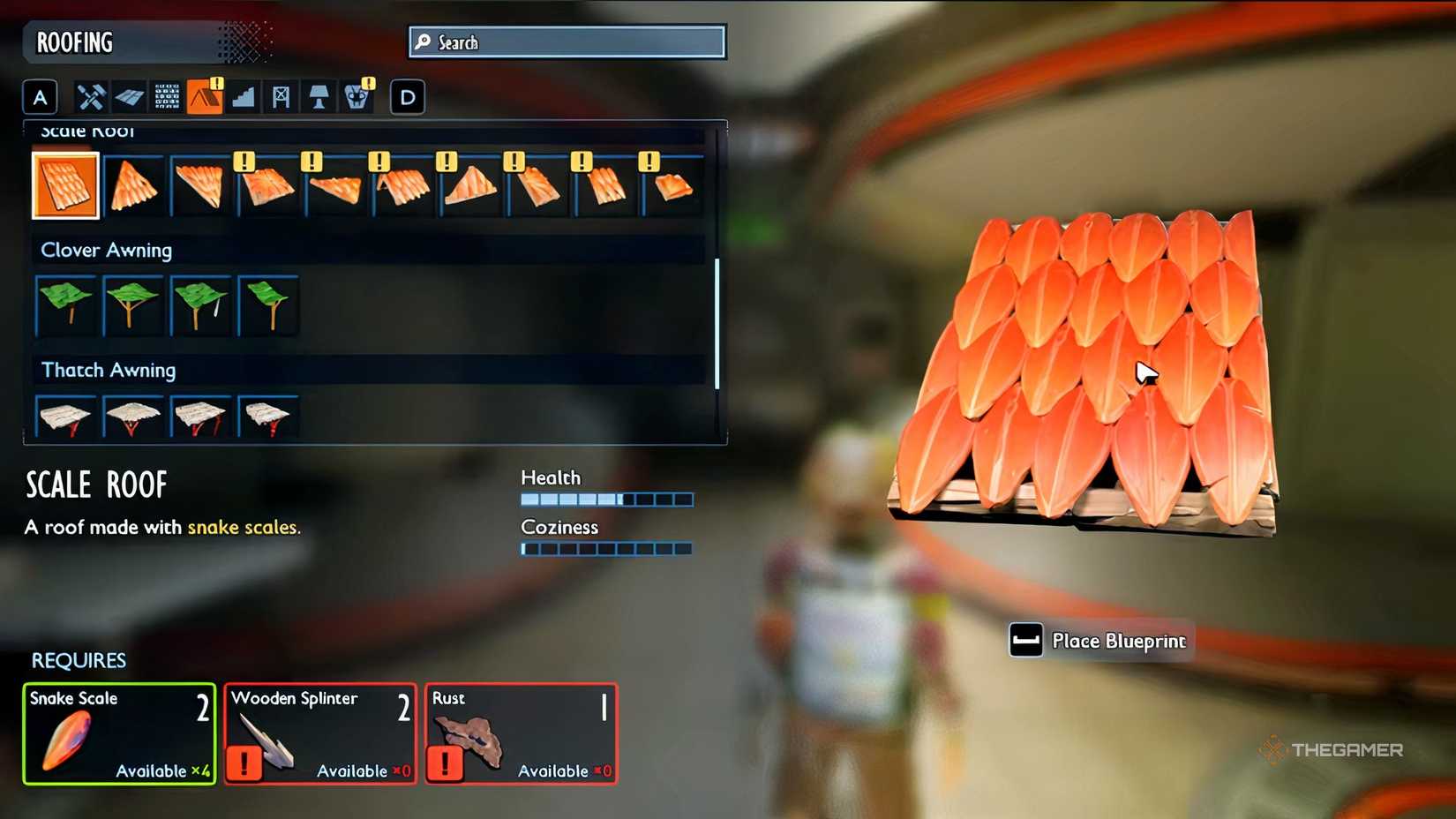Switch to next category using D
The height and width of the screenshot is (819, 1456).
tap(406, 97)
